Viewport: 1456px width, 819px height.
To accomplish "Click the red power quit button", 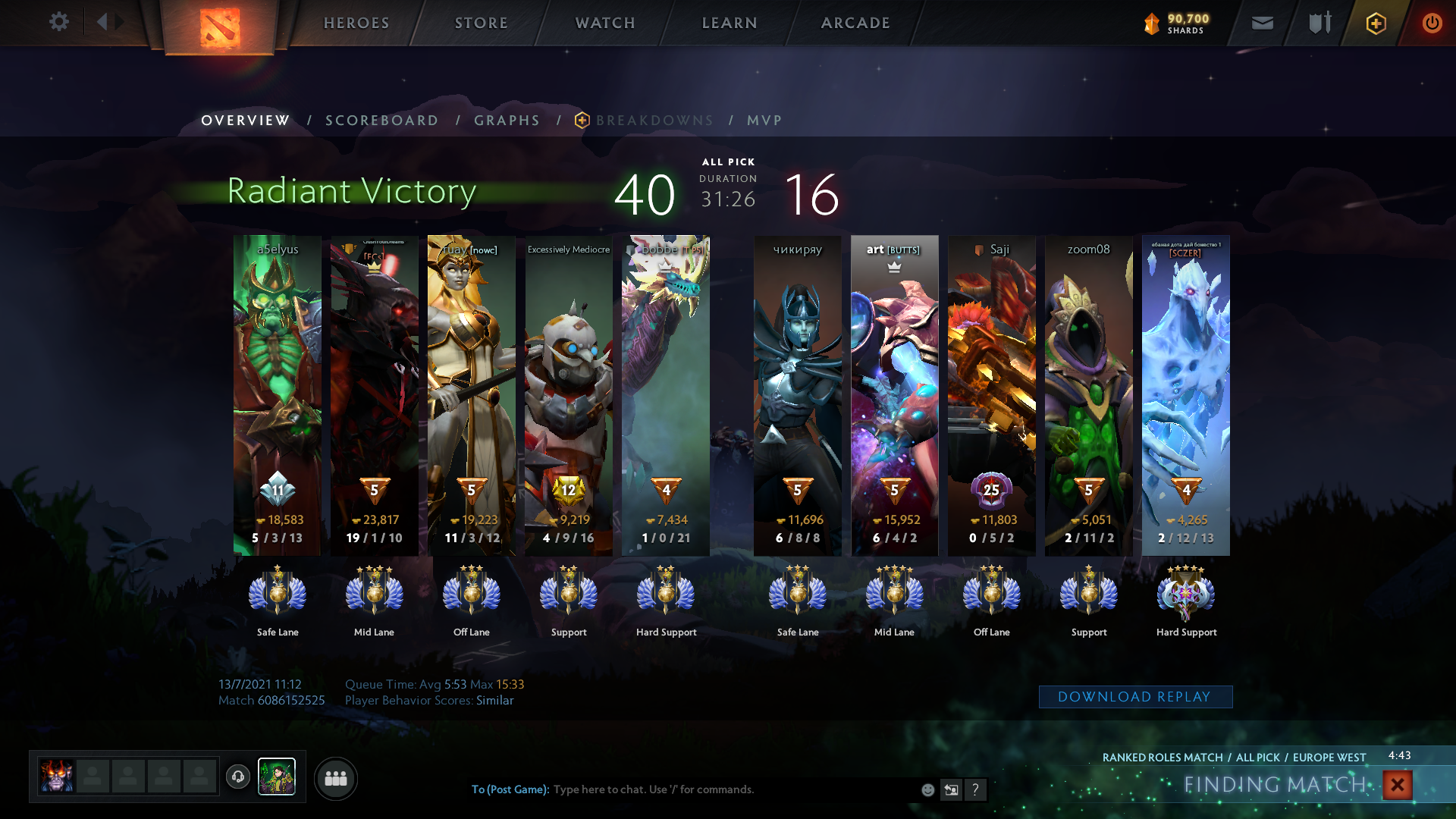I will pos(1432,24).
